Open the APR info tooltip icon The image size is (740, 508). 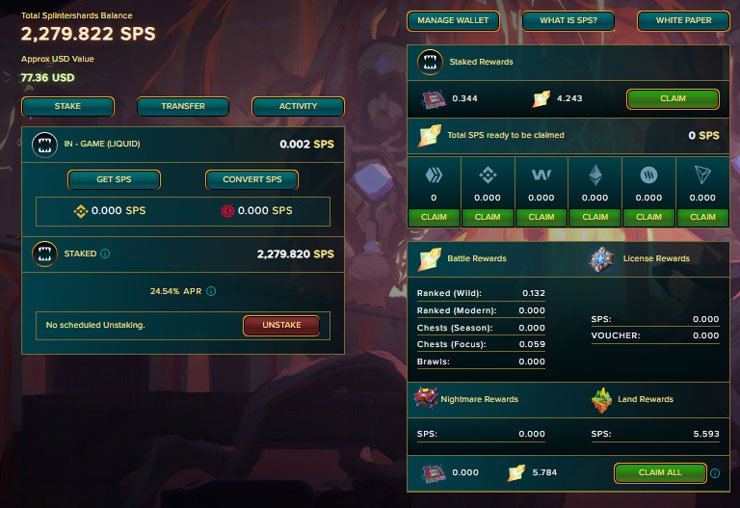(x=211, y=292)
